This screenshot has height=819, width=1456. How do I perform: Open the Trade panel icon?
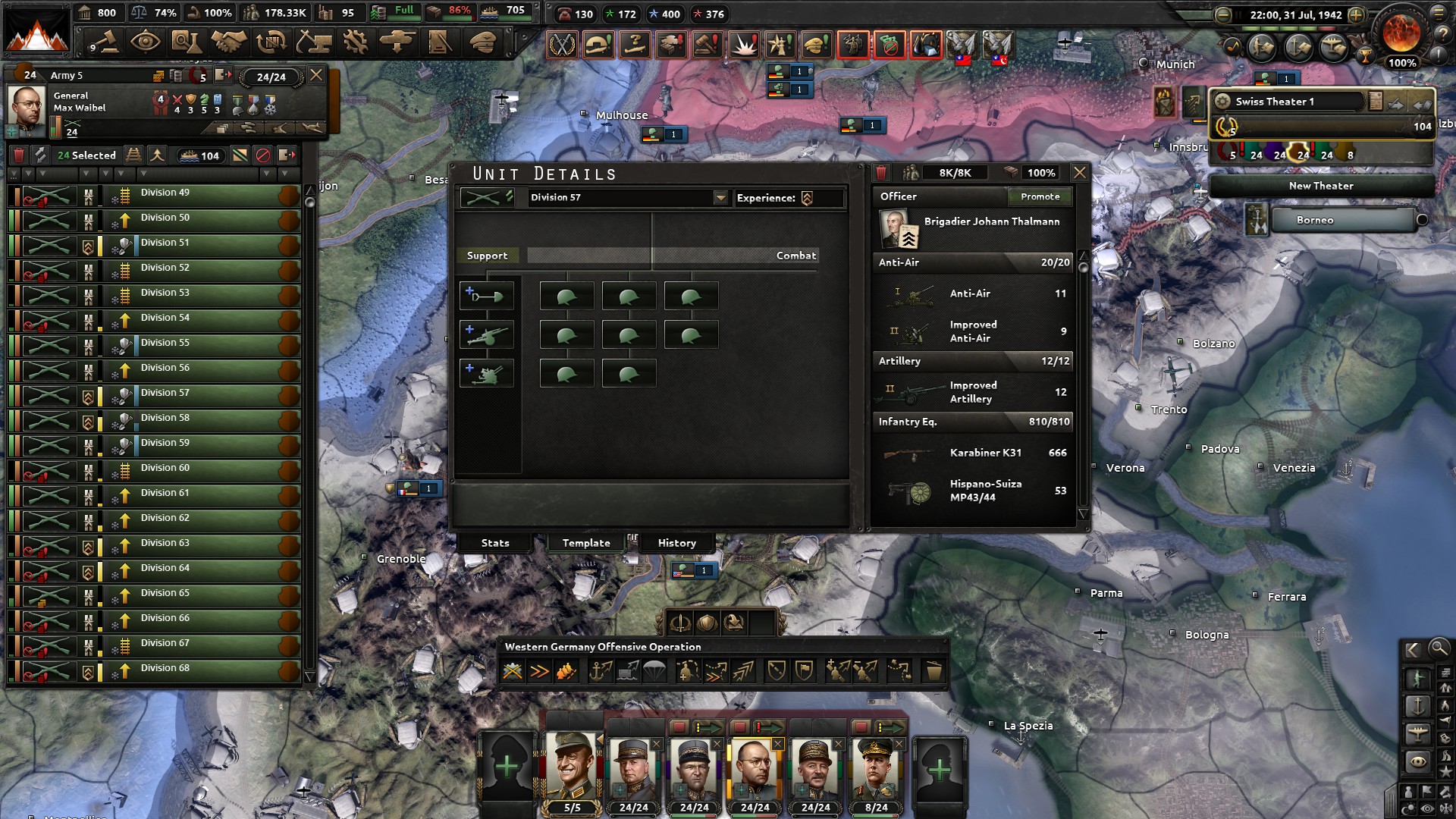[x=279, y=43]
